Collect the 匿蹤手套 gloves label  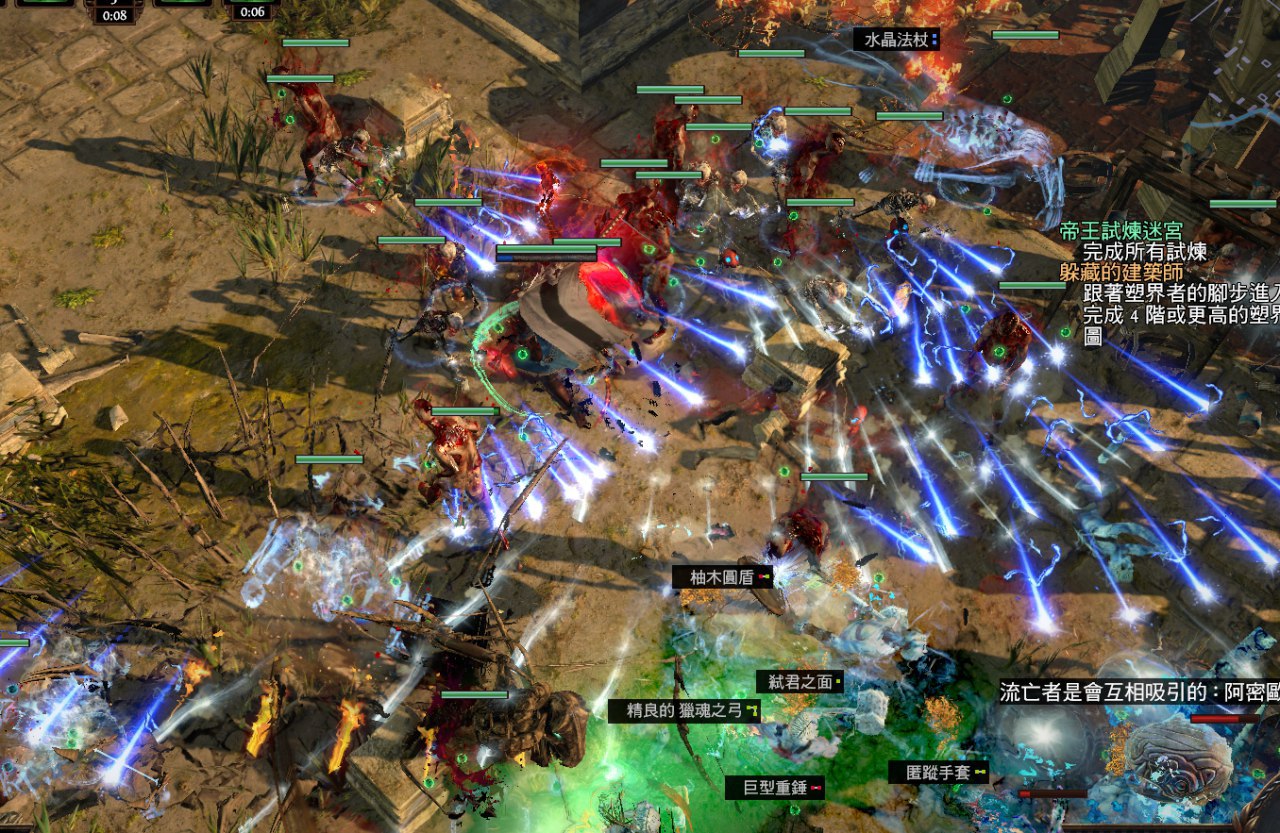coord(939,772)
